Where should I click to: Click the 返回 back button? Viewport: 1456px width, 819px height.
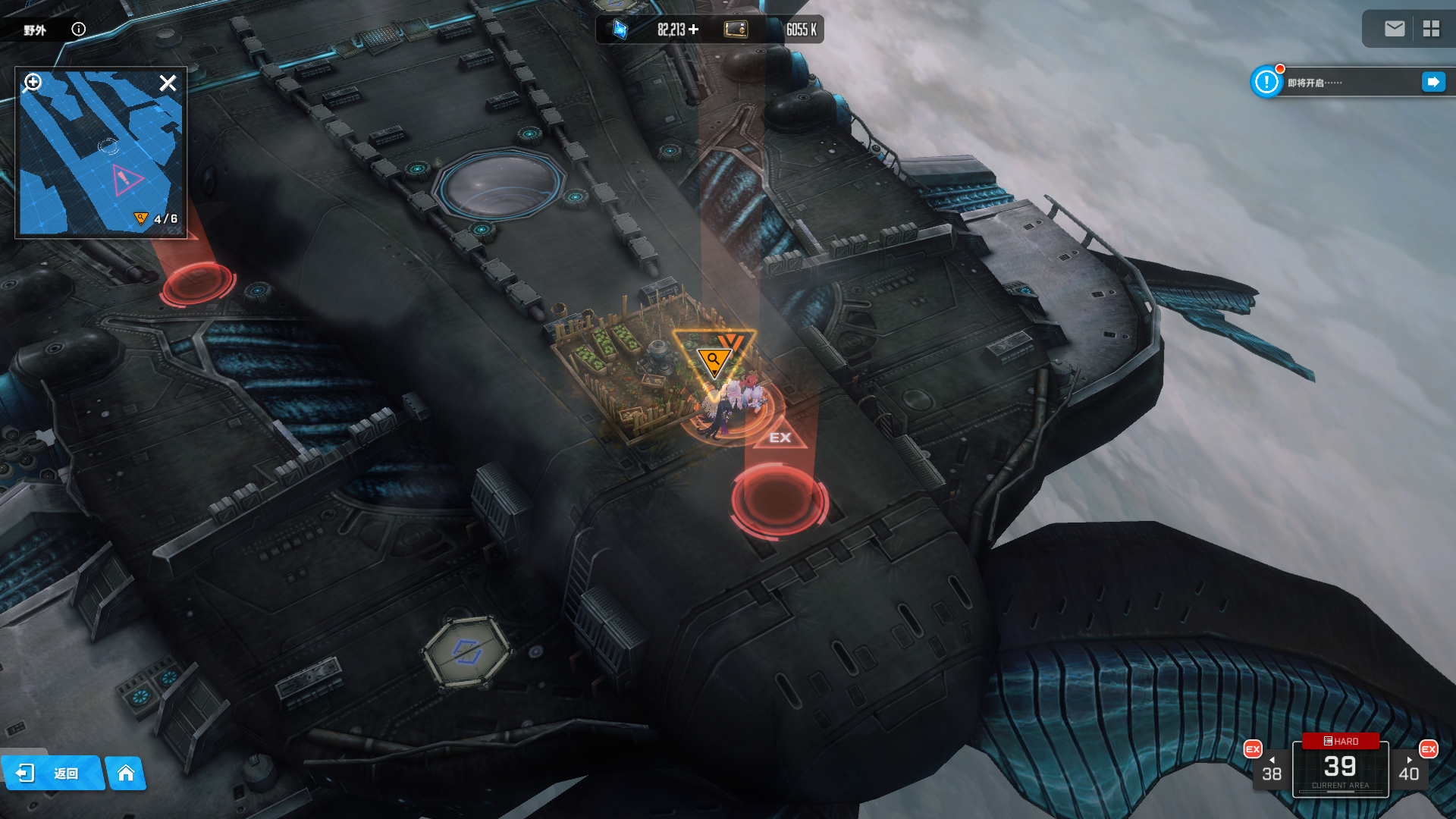pyautogui.click(x=52, y=773)
